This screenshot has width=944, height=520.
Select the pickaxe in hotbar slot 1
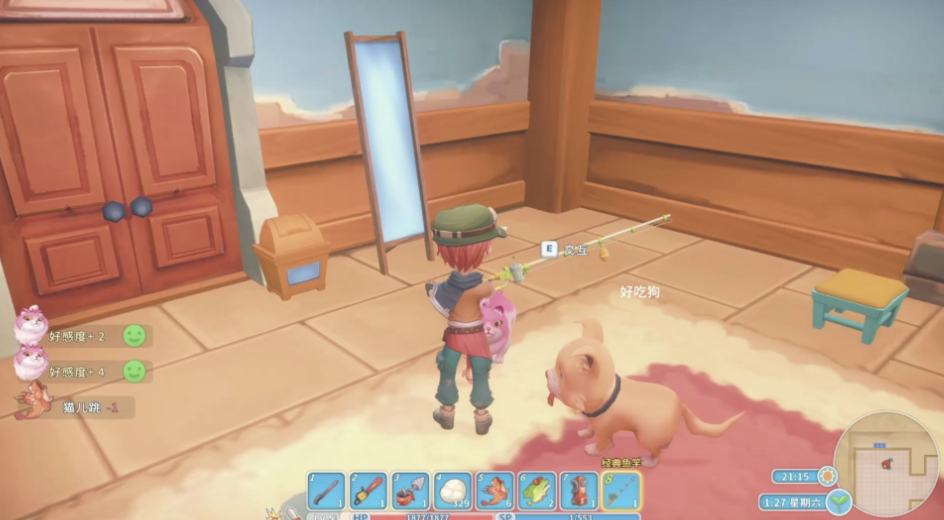326,491
